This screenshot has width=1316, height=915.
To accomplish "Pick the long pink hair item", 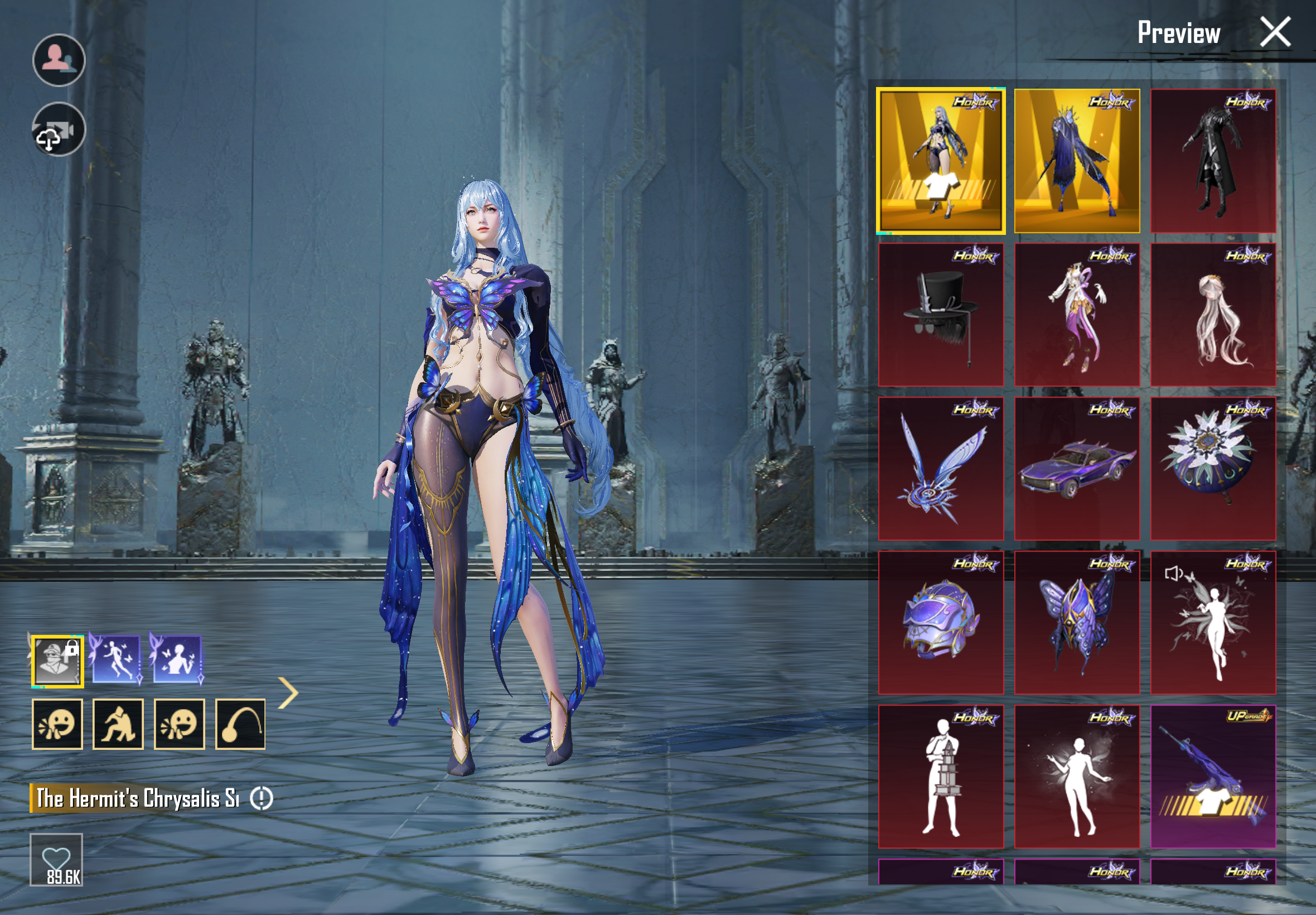I will coord(1213,315).
